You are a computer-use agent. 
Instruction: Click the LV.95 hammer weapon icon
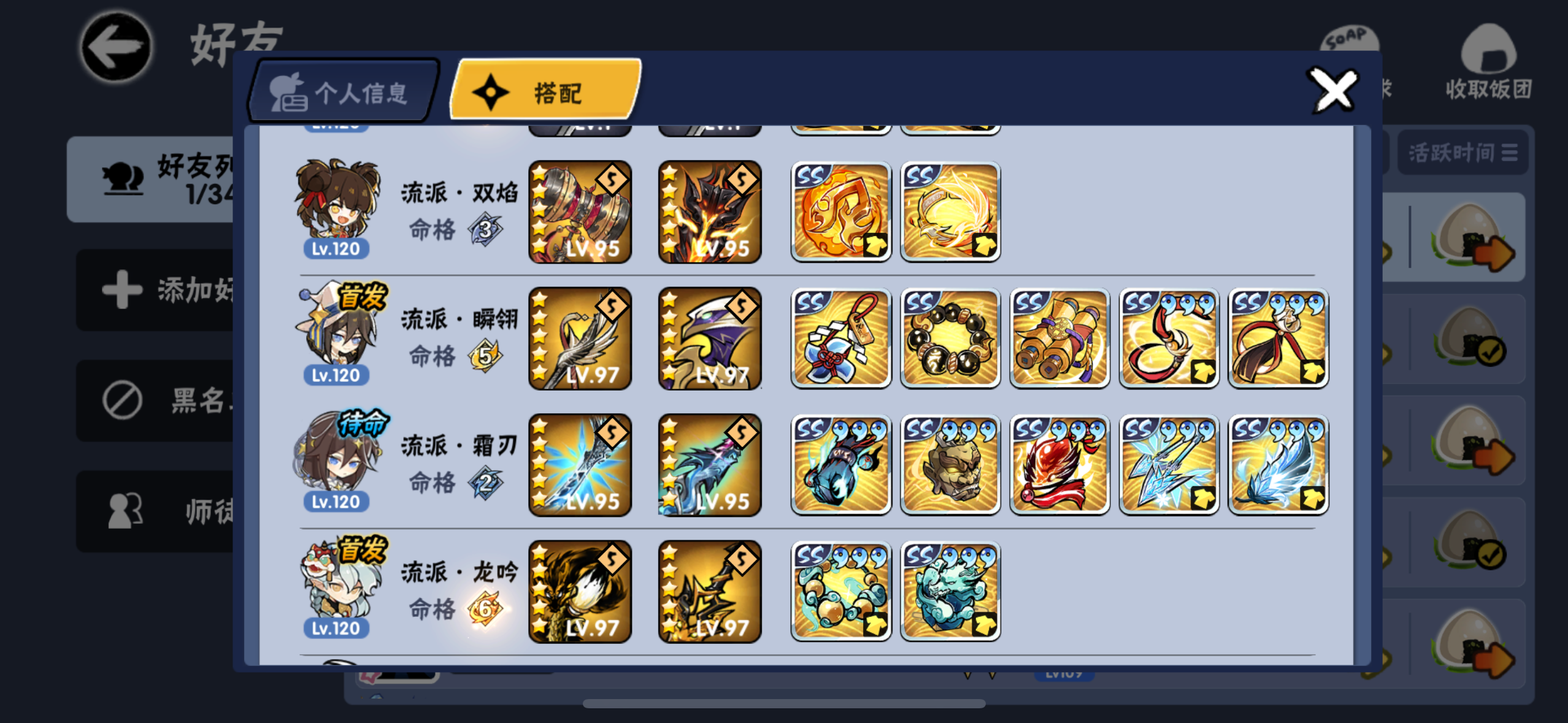pyautogui.click(x=580, y=212)
